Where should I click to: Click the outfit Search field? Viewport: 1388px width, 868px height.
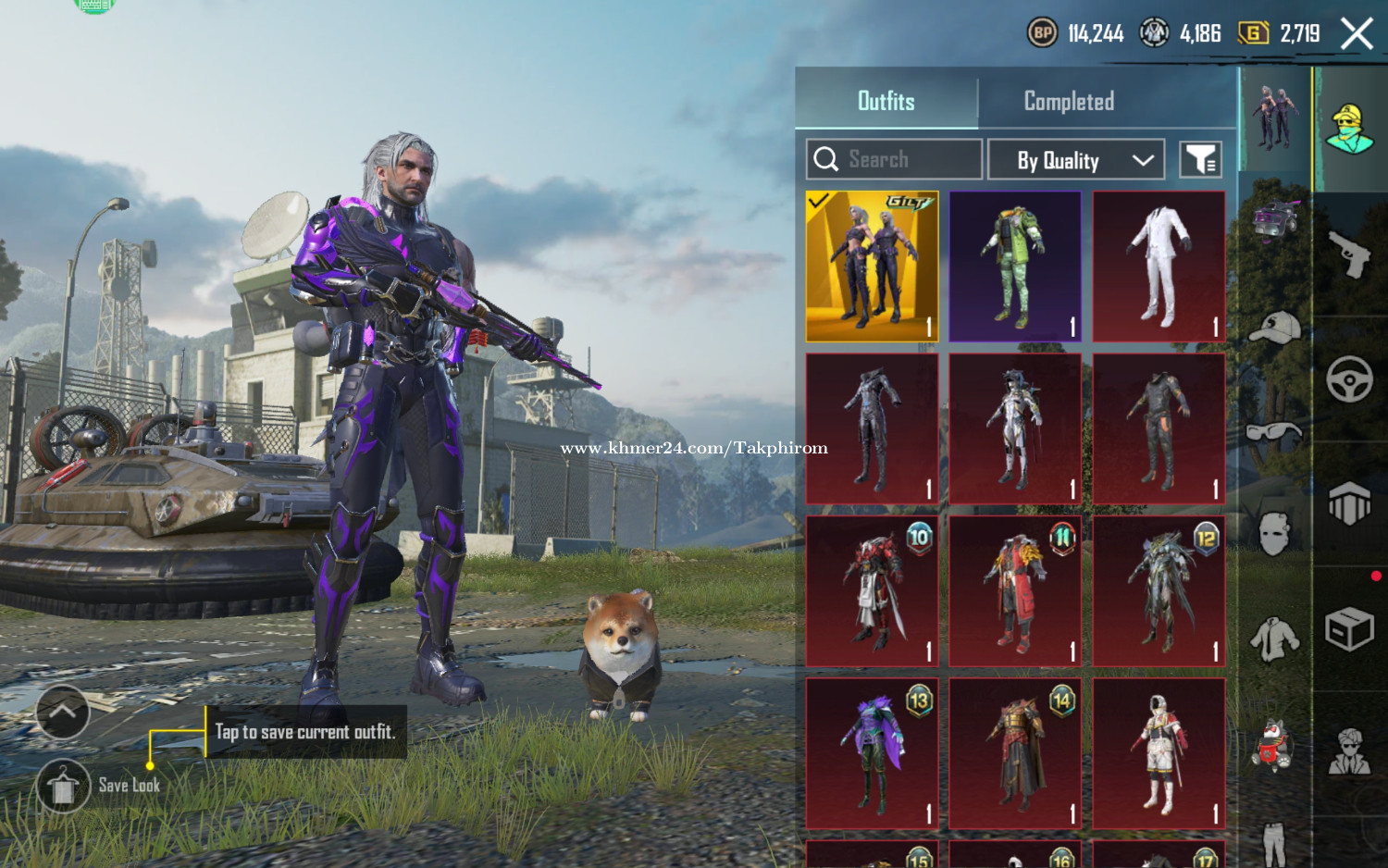tap(894, 159)
